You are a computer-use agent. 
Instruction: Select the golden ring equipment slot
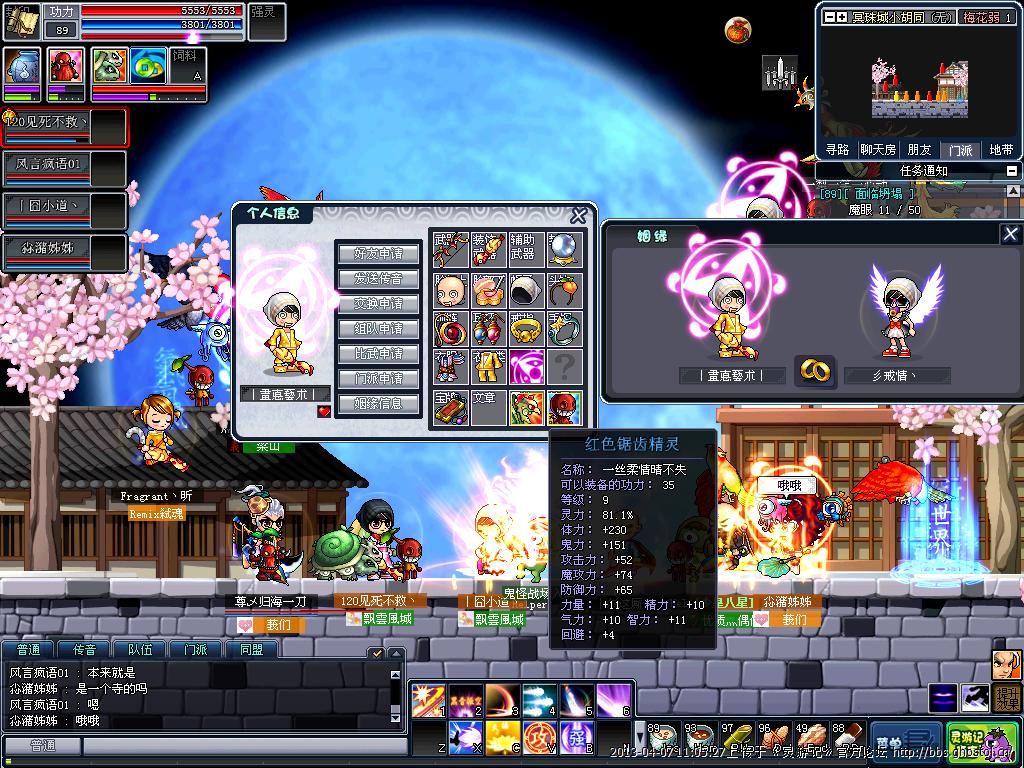(527, 328)
